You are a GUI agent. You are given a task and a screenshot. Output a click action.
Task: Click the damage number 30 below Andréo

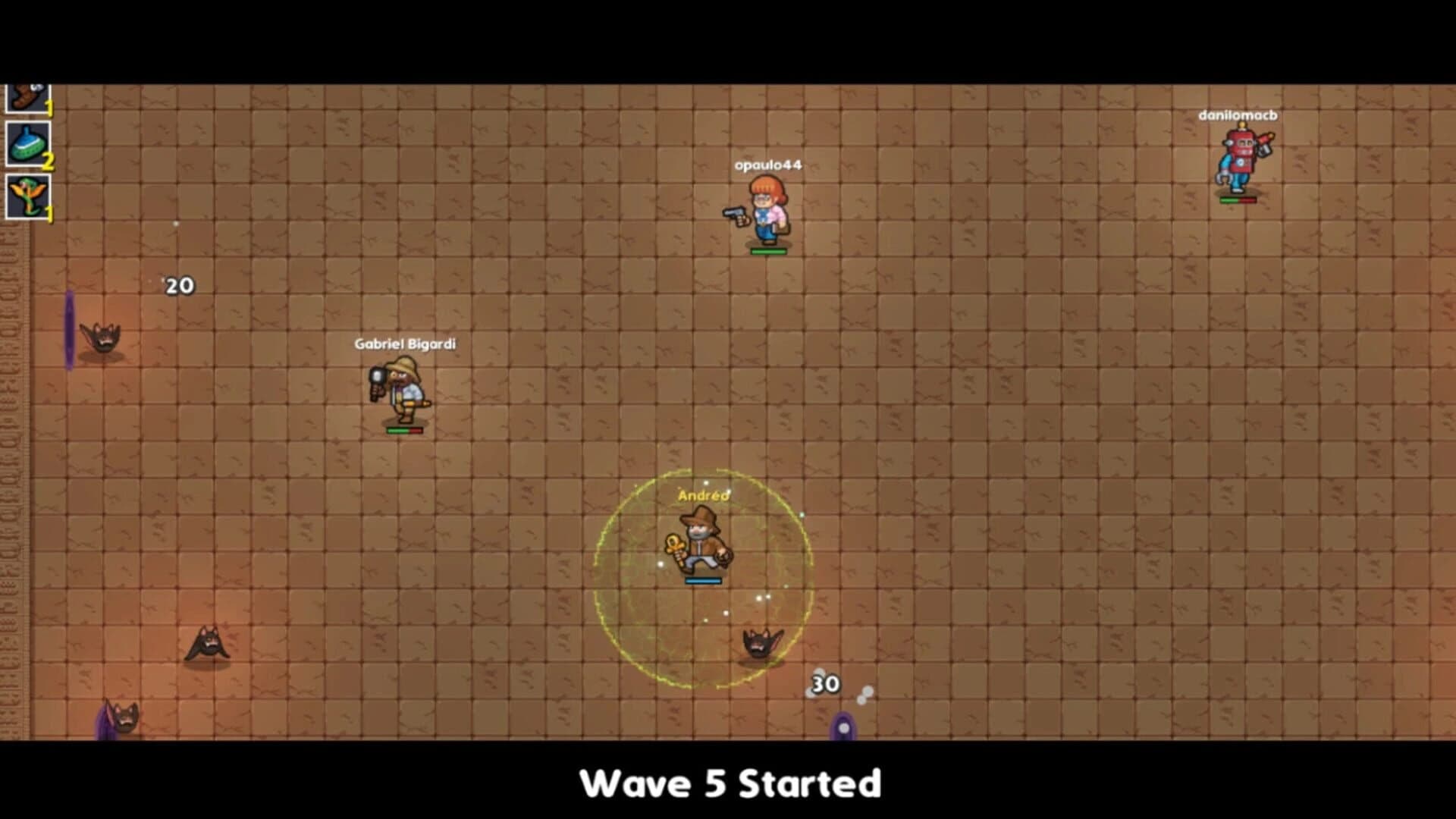click(x=825, y=684)
